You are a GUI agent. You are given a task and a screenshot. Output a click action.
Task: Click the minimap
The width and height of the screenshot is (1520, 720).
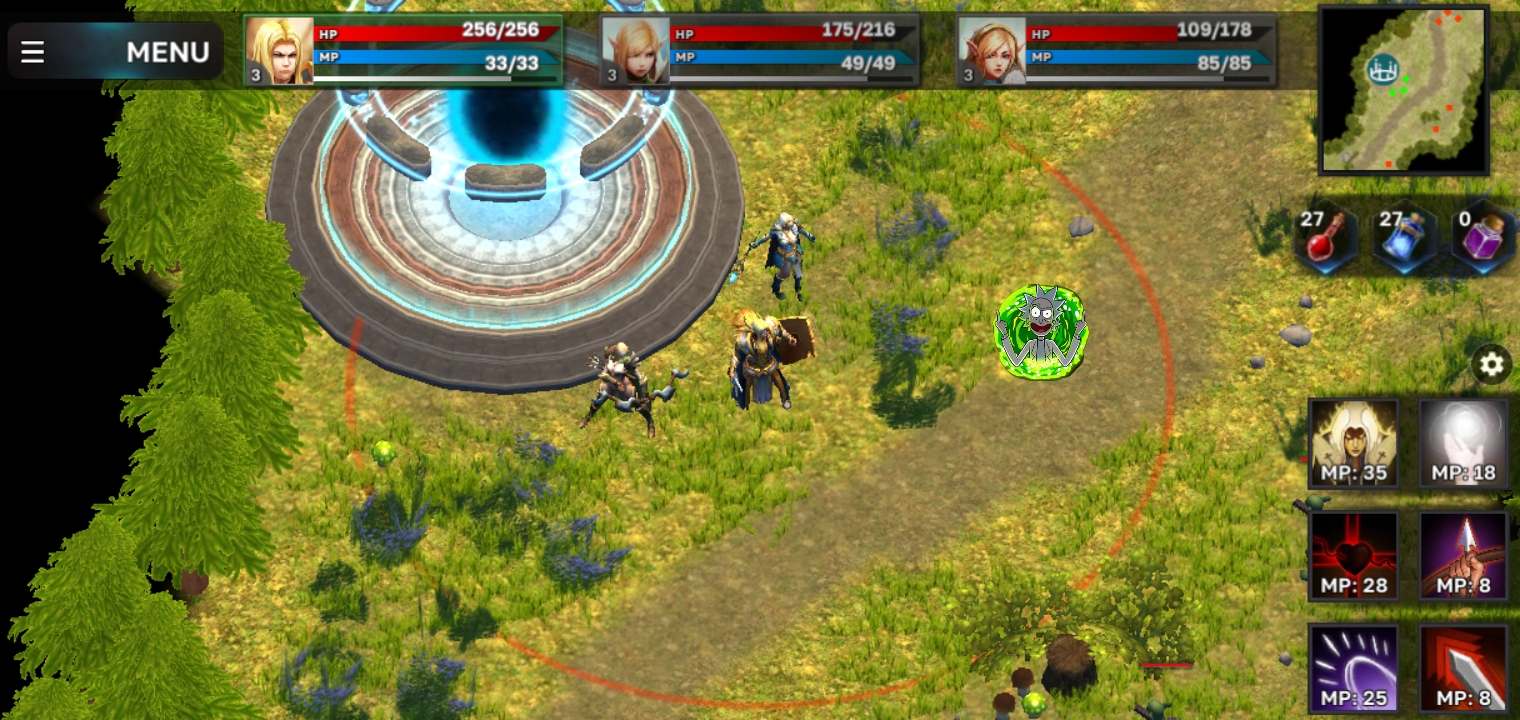pyautogui.click(x=1404, y=90)
